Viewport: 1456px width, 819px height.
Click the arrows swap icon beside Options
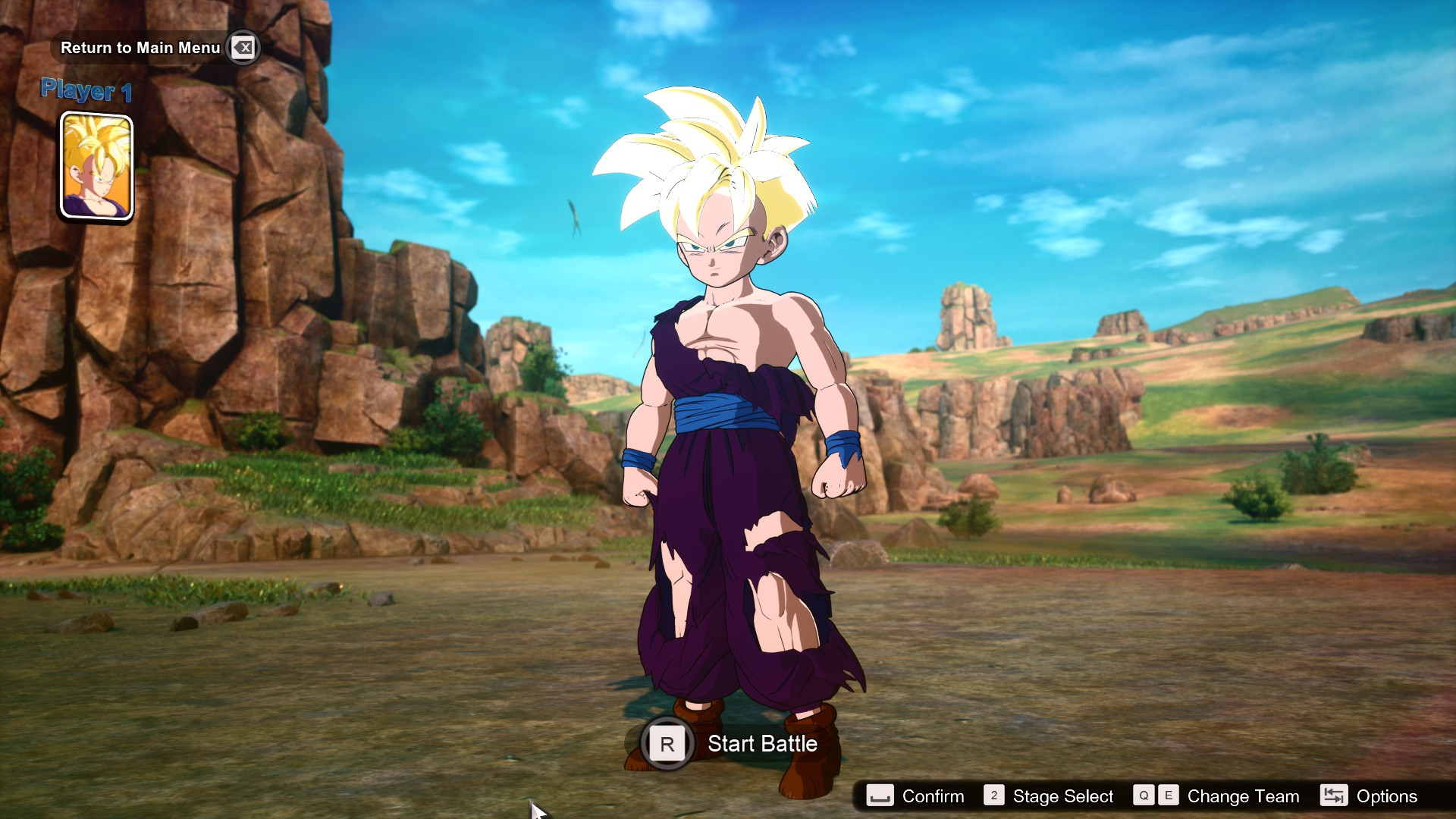(x=1334, y=796)
